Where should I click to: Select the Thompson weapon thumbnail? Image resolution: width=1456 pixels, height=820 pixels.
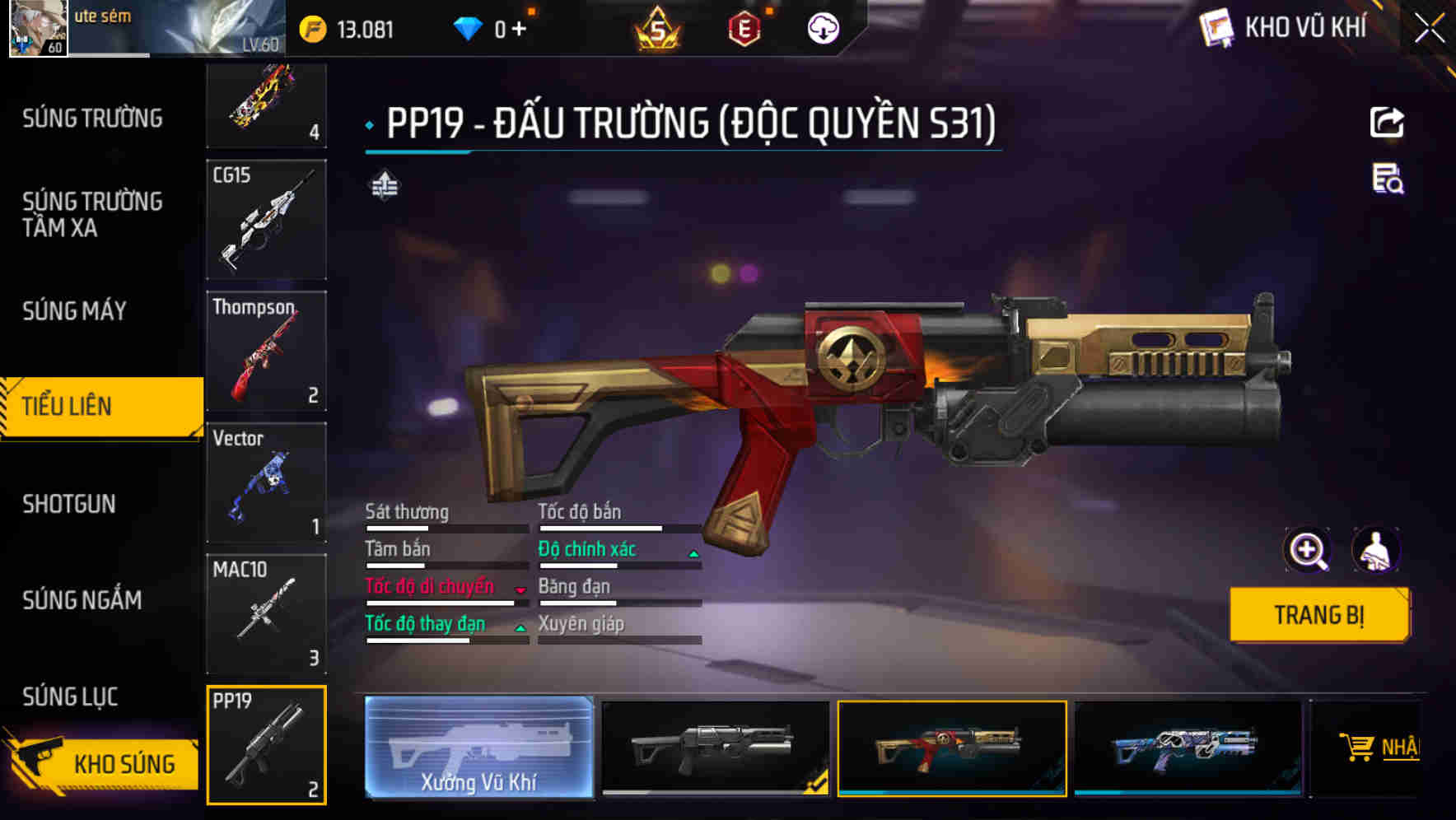(266, 350)
